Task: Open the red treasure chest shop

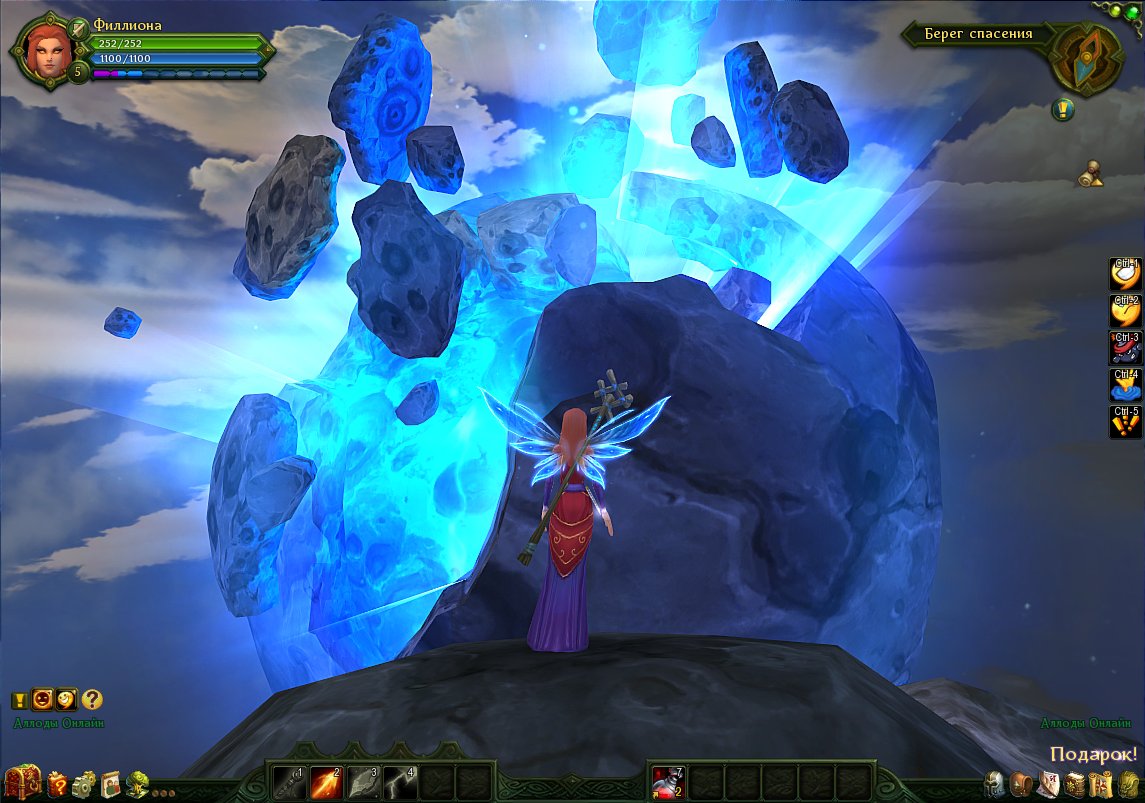Action: coord(22,781)
